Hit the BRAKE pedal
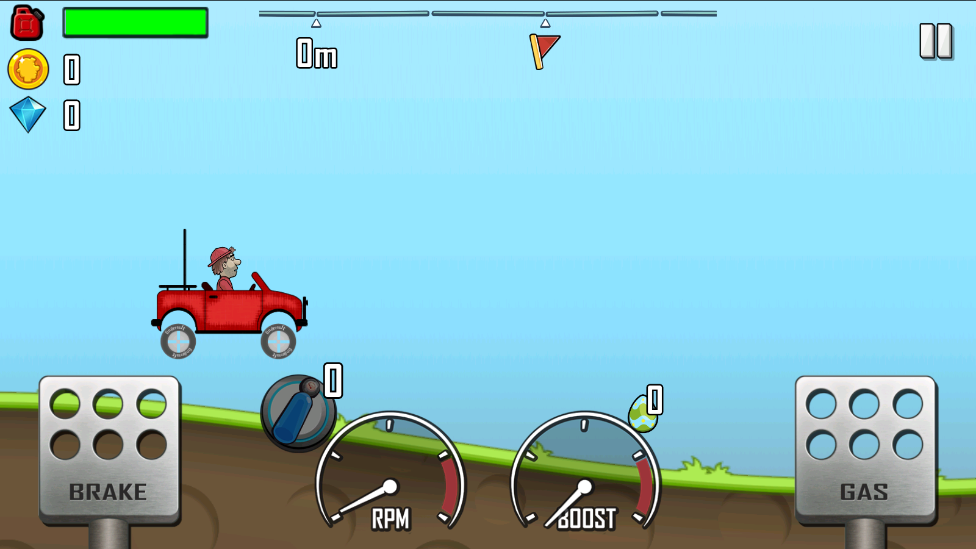 [109, 448]
